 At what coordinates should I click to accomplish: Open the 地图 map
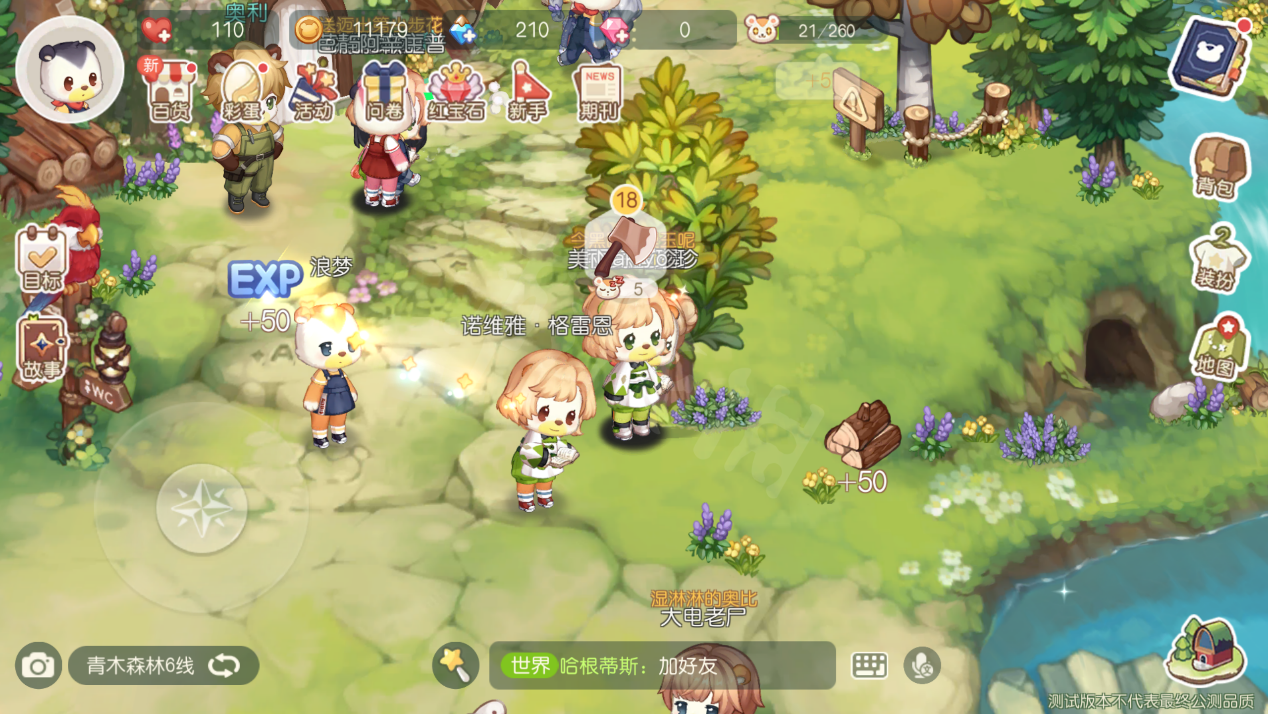click(x=1217, y=347)
